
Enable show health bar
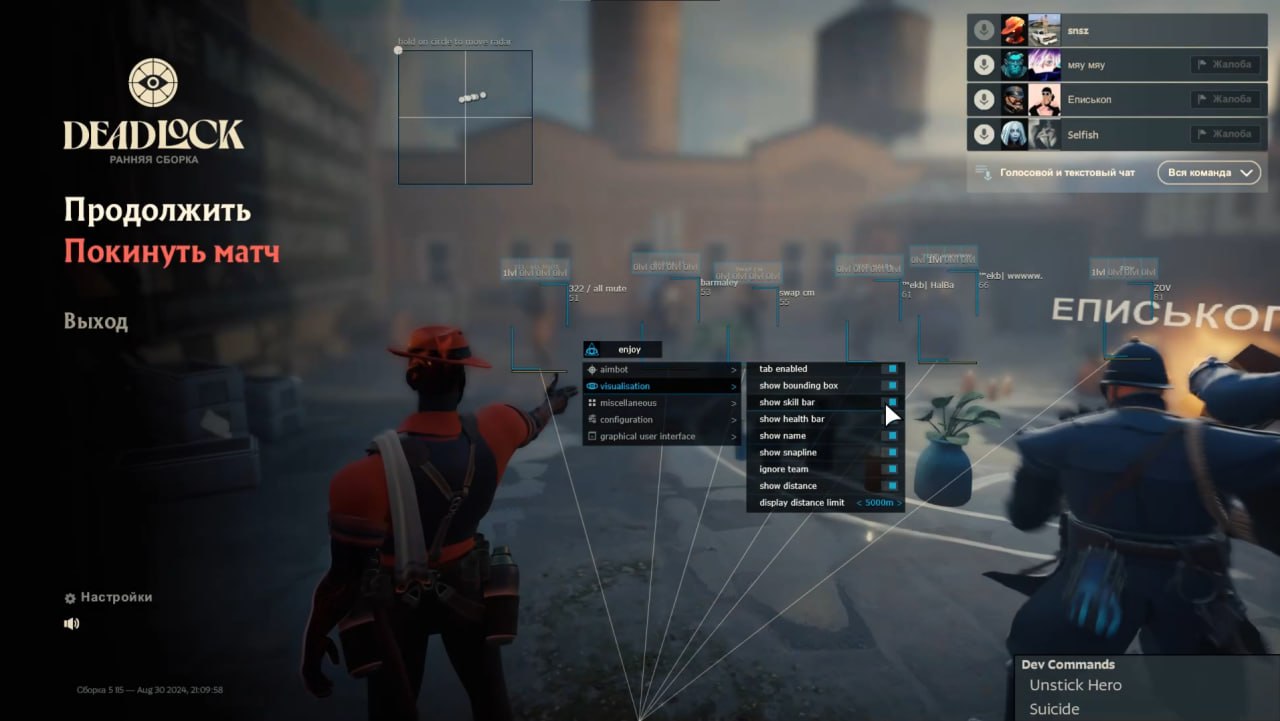(890, 419)
